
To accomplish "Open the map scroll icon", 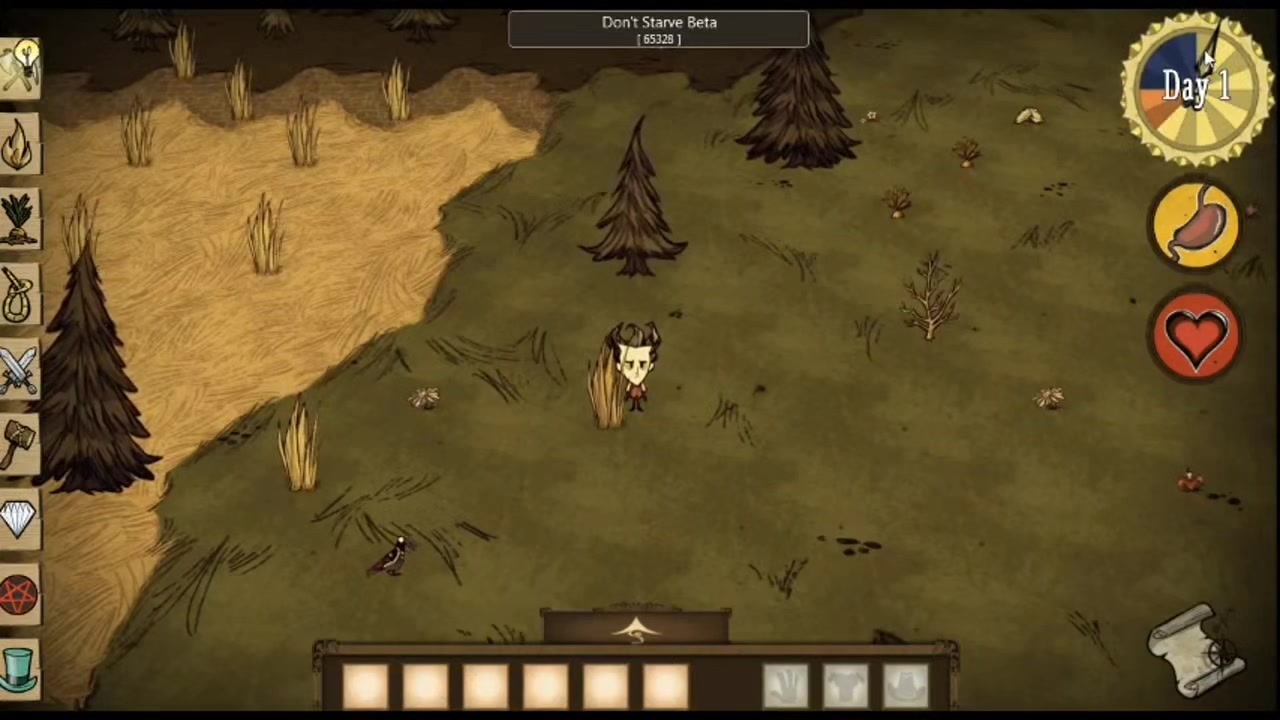I will [x=1197, y=650].
